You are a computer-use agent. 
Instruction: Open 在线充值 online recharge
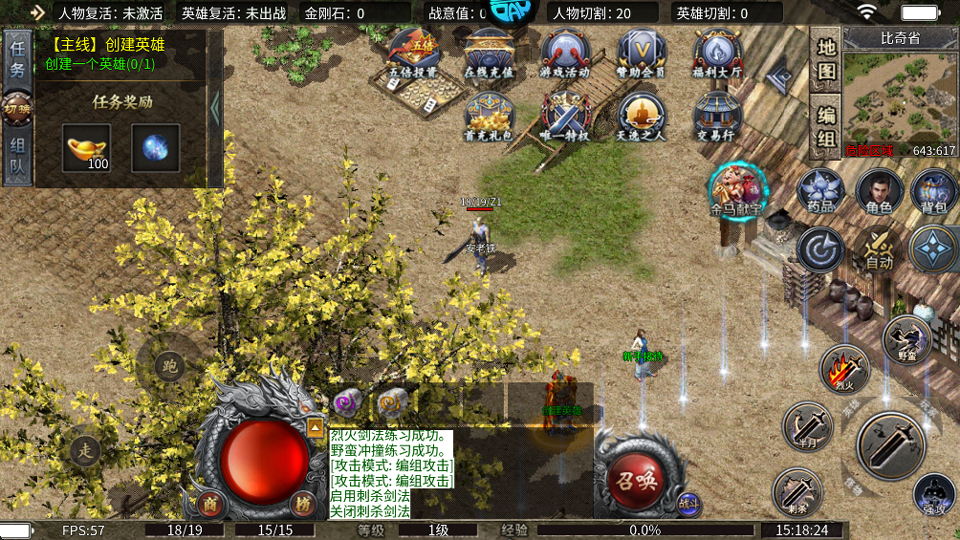pyautogui.click(x=489, y=54)
